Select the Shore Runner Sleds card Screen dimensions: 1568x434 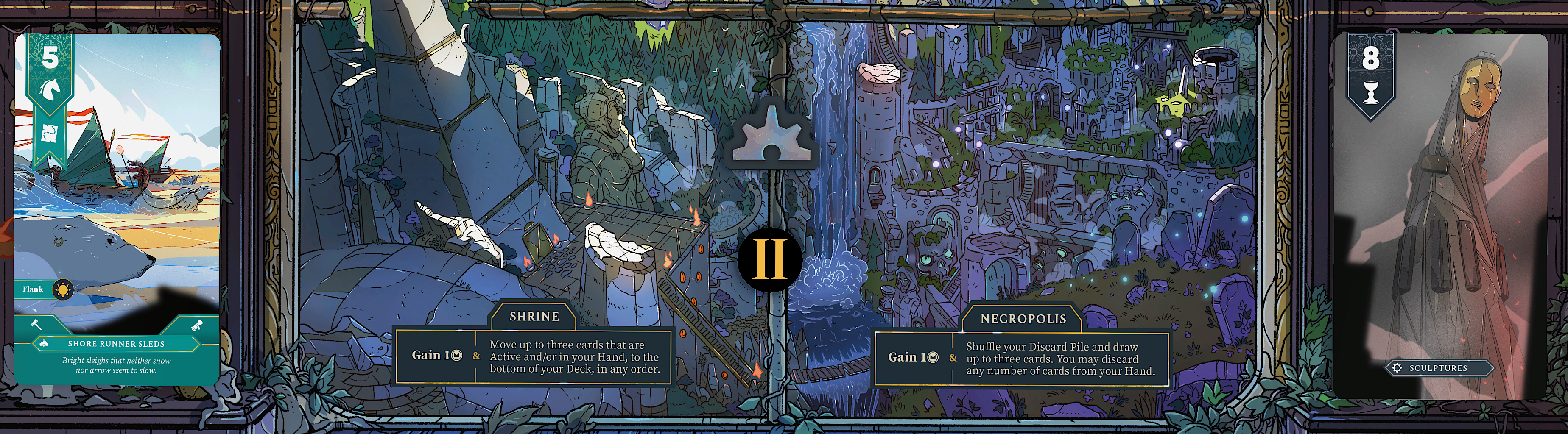tap(116, 209)
